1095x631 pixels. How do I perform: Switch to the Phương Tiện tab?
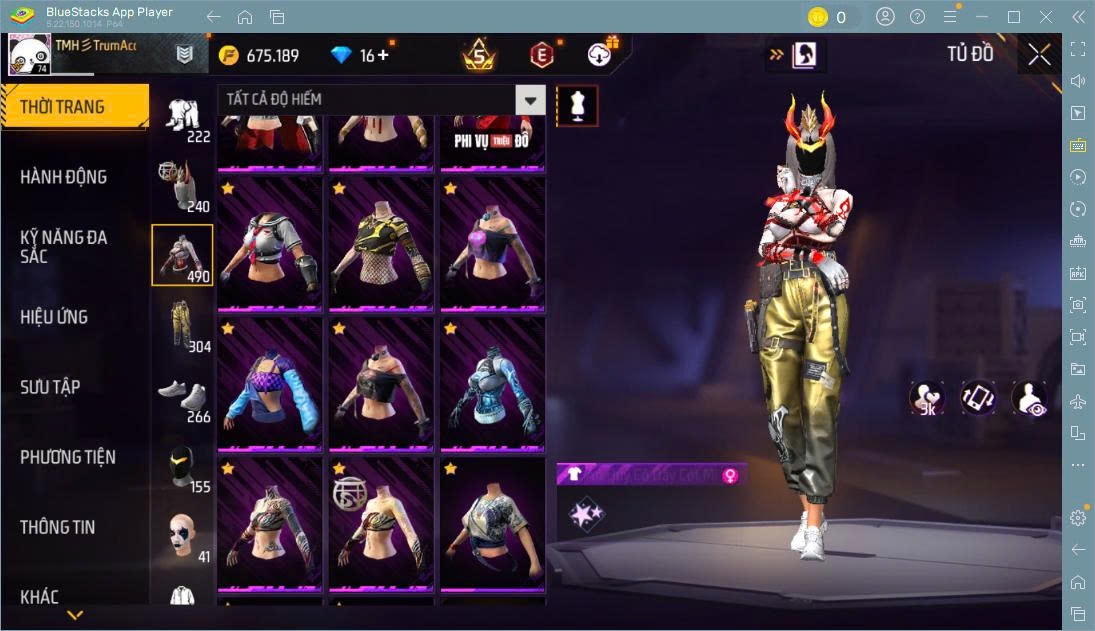click(x=68, y=457)
